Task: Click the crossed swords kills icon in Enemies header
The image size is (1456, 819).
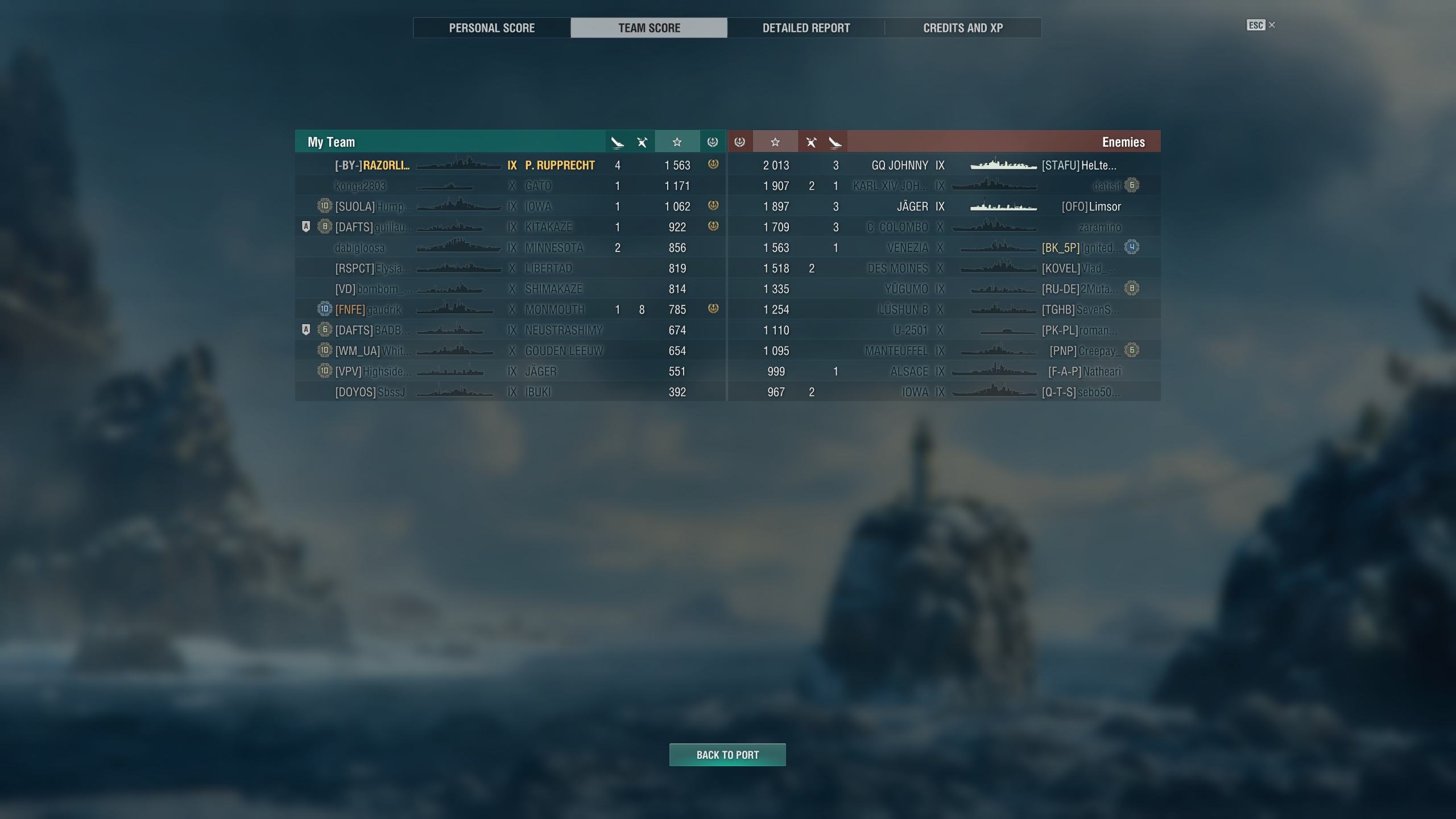Action: click(812, 142)
